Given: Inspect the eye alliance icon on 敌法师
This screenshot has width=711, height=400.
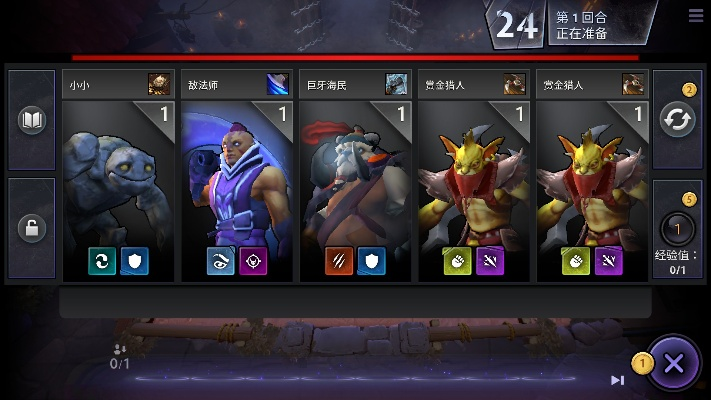Looking at the screenshot, I should [x=221, y=261].
